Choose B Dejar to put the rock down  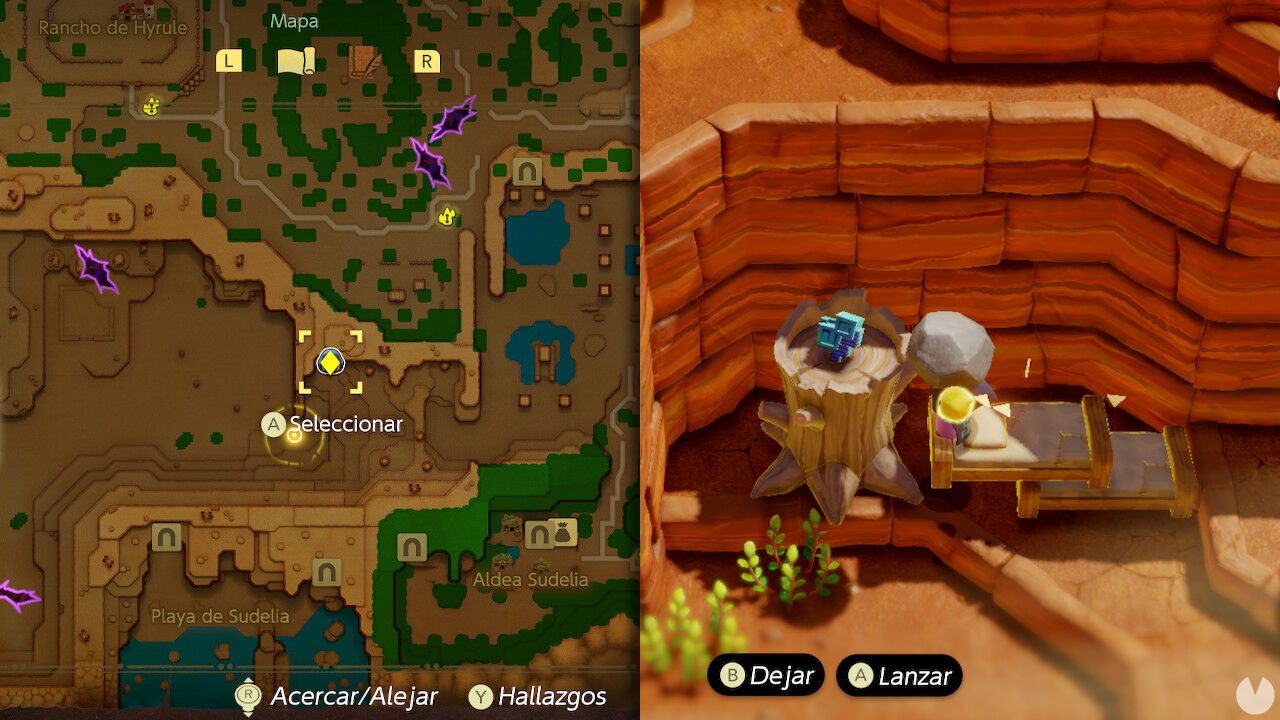tap(767, 675)
